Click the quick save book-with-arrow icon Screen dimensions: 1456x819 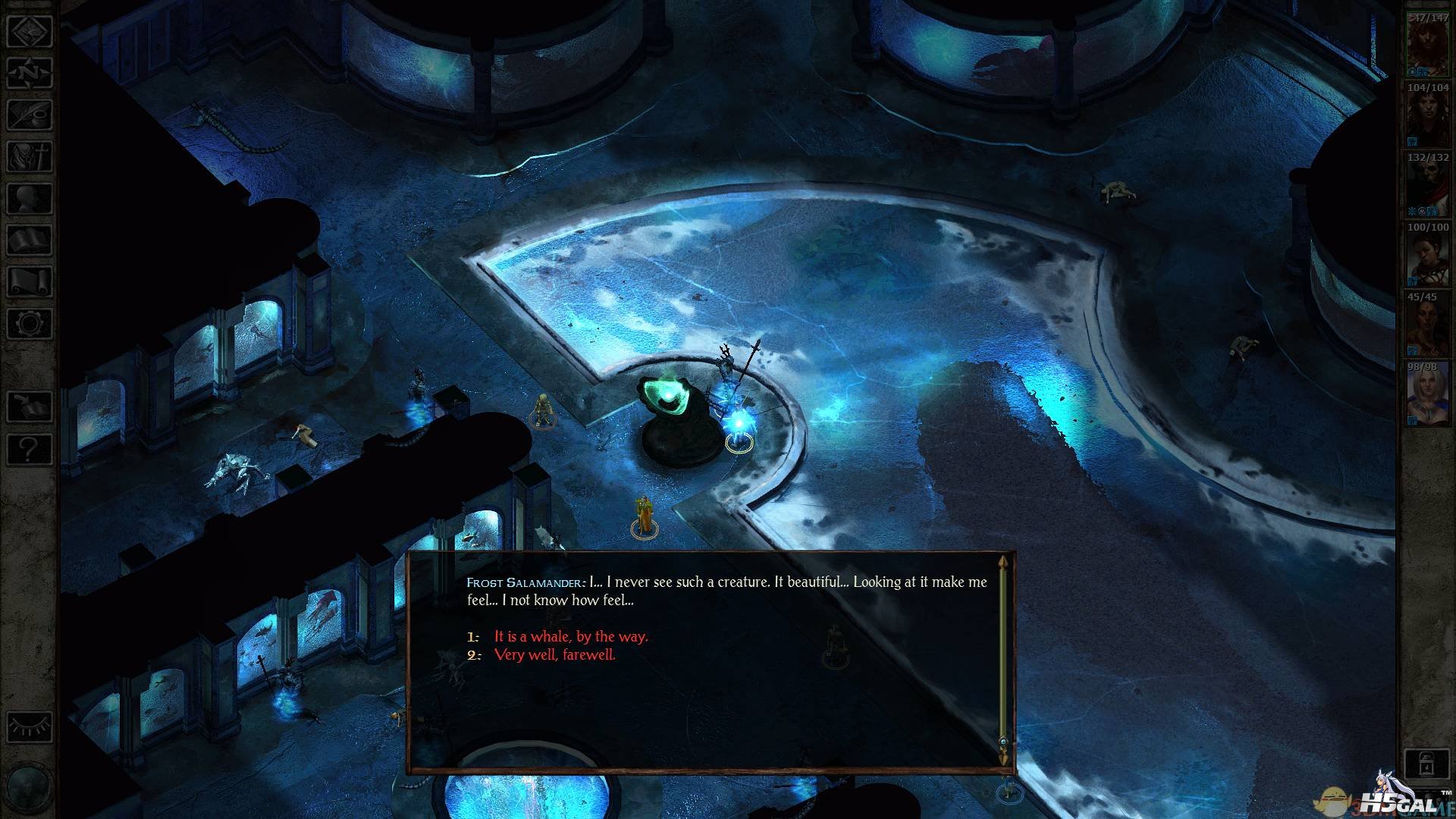pos(29,407)
